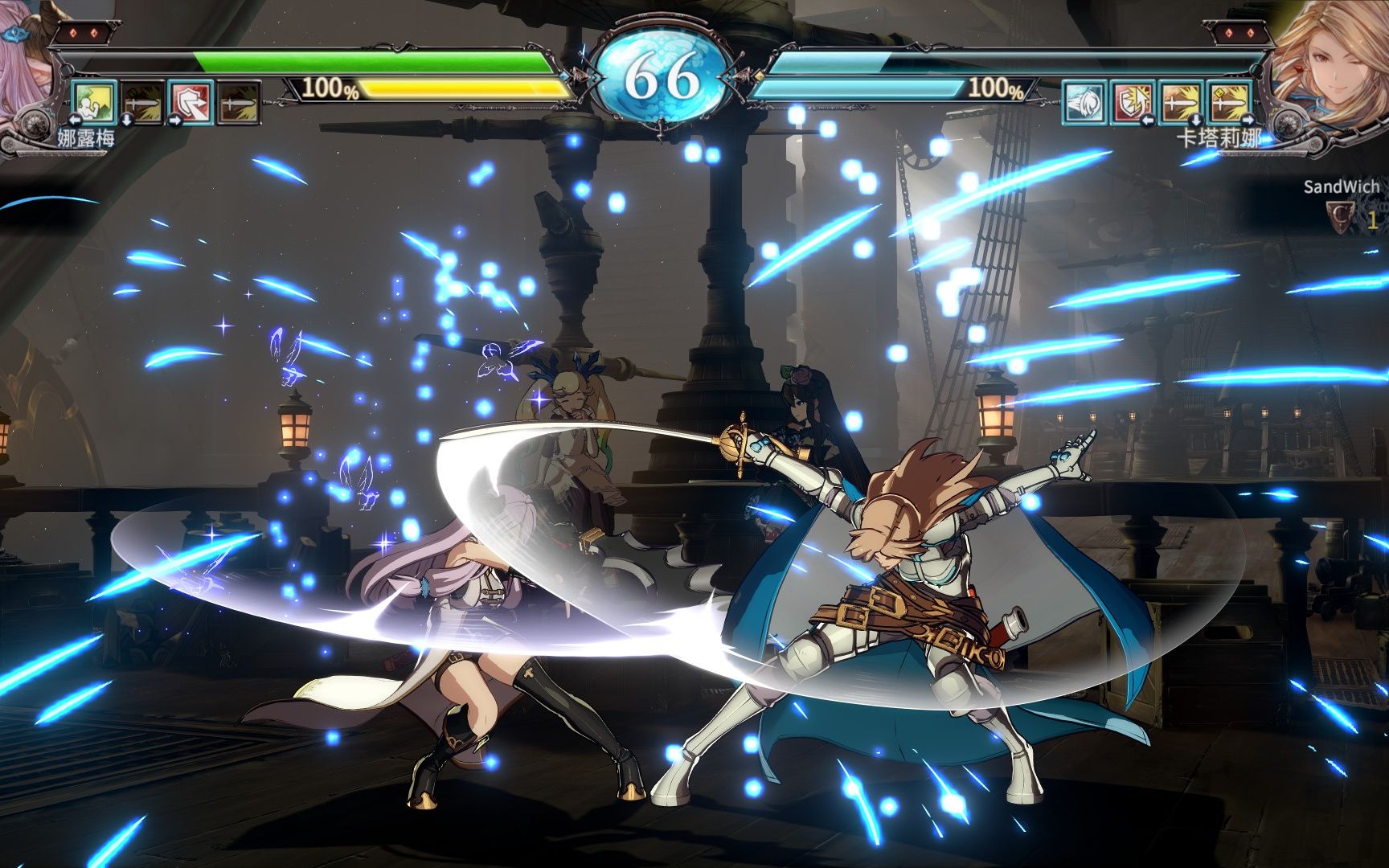Image resolution: width=1389 pixels, height=868 pixels.
Task: Select Katalina's red shield burst skill icon
Action: [x=1133, y=102]
